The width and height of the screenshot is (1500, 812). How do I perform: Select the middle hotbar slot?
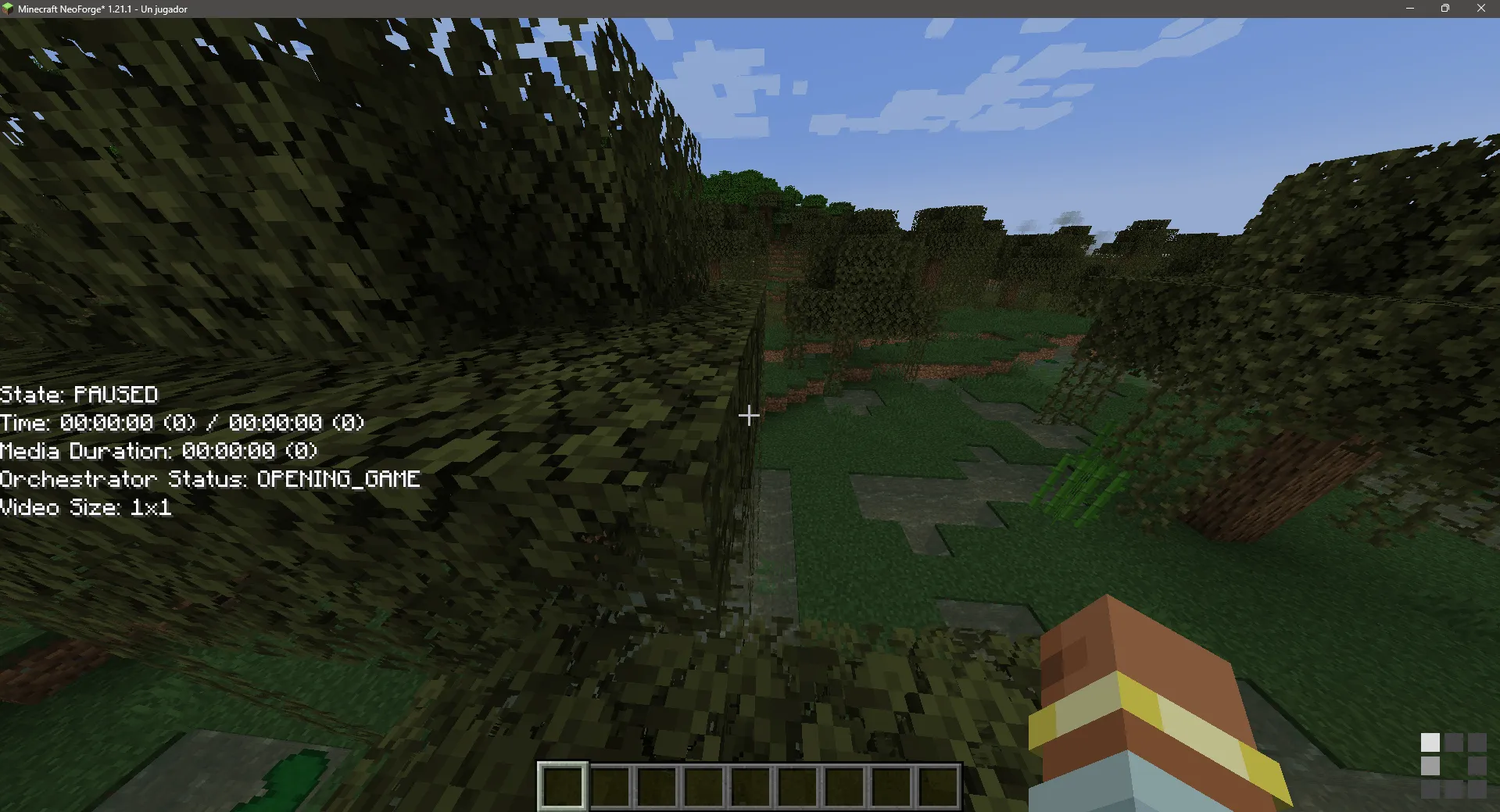click(750, 785)
